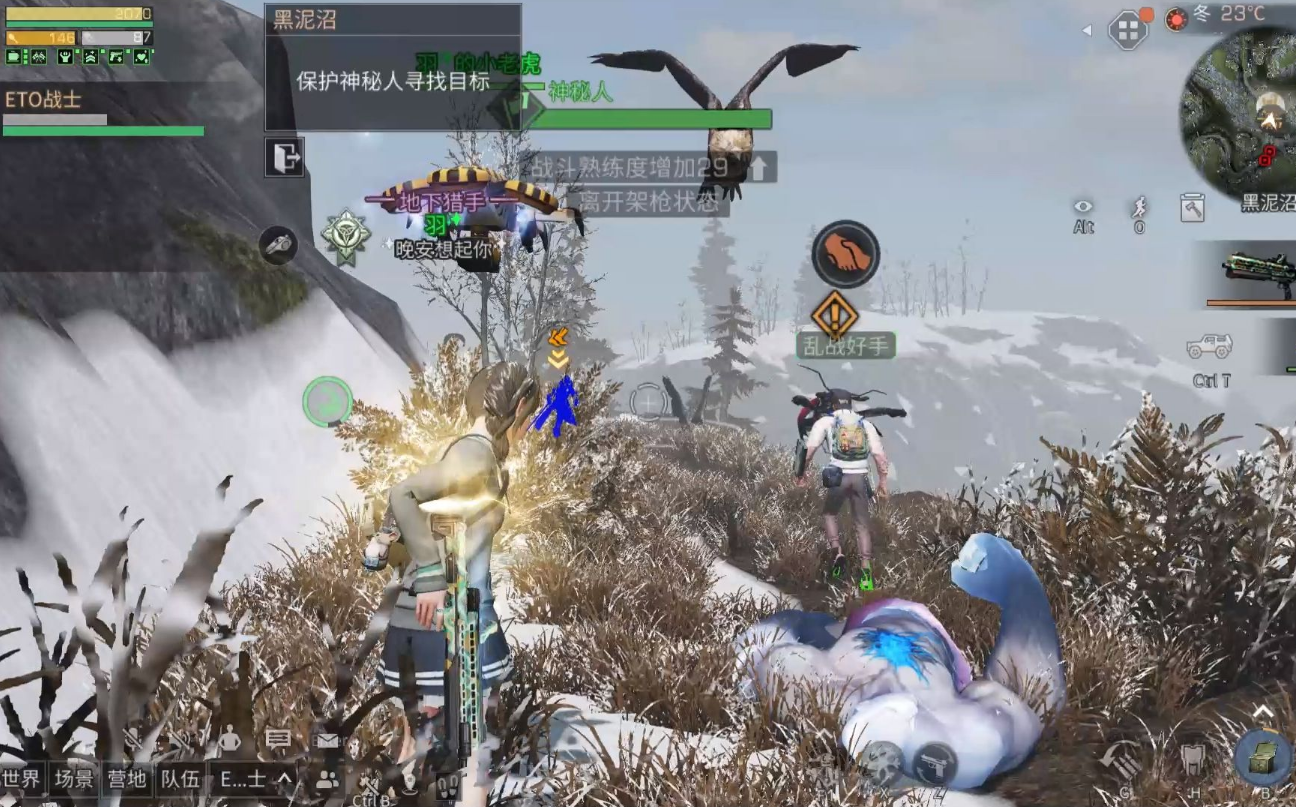Open the grid menu icon with red dot
Image resolution: width=1296 pixels, height=807 pixels.
1128,29
